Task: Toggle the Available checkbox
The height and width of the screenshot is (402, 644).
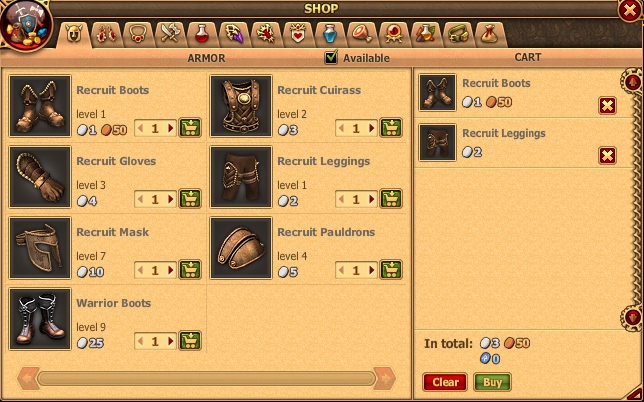Action: [x=332, y=57]
